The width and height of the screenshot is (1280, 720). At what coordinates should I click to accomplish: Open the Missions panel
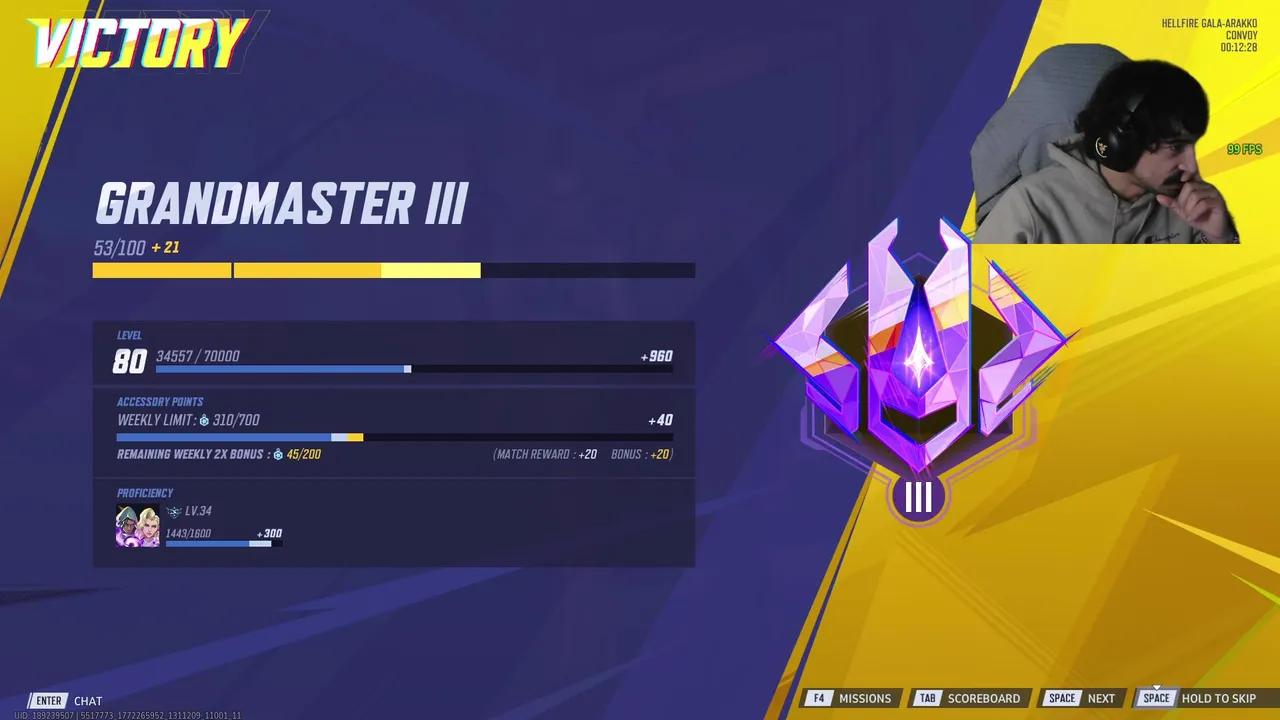[866, 698]
